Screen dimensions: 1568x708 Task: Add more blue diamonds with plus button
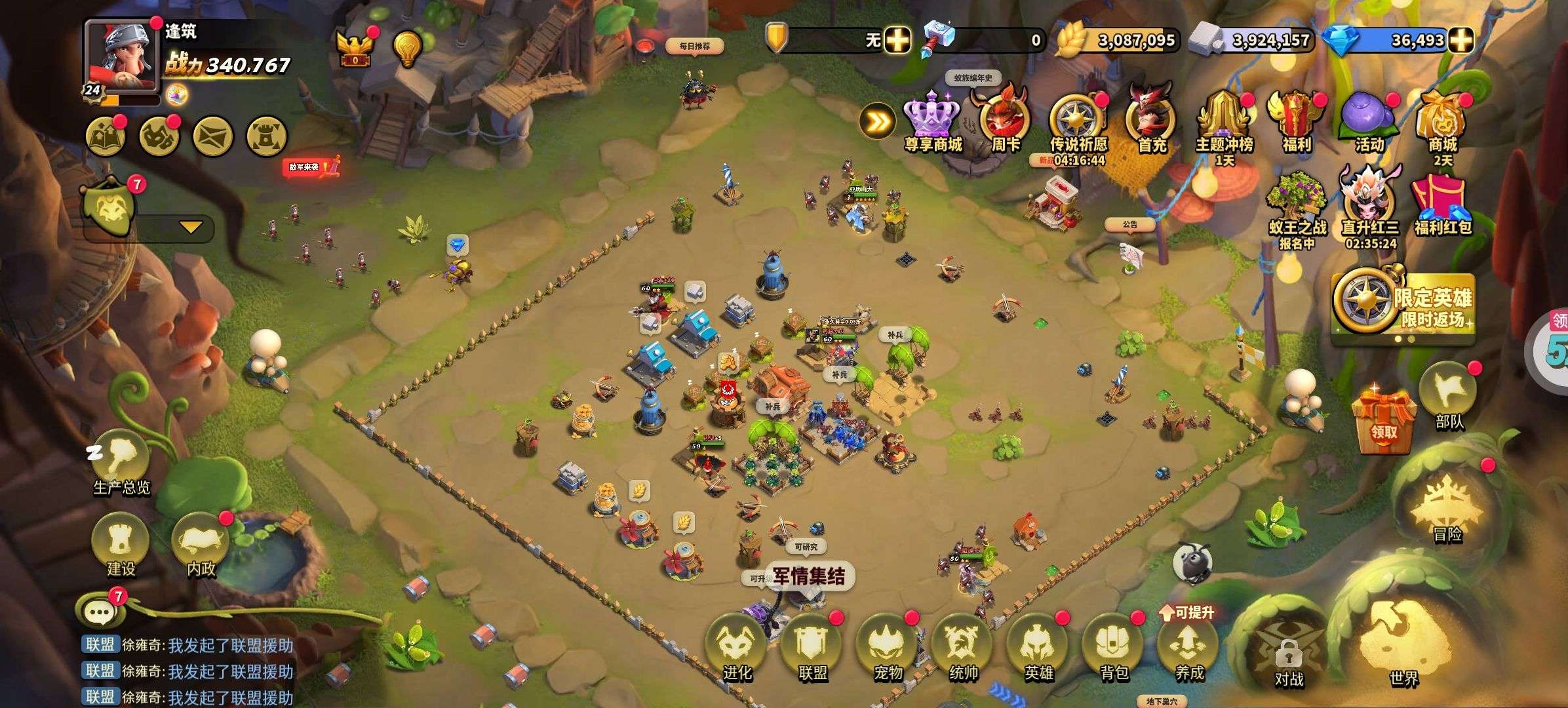(1460, 40)
